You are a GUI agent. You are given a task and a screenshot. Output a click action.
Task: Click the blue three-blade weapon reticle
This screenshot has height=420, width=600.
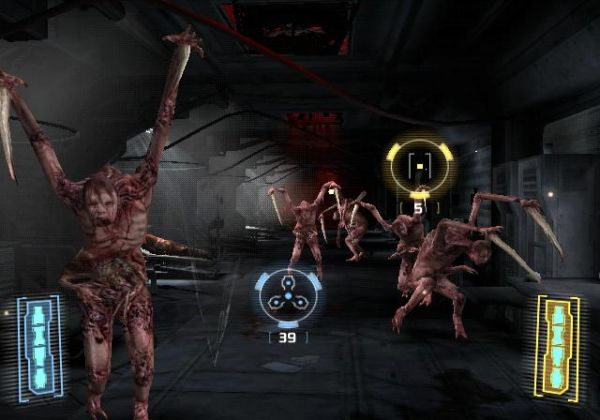click(x=287, y=297)
